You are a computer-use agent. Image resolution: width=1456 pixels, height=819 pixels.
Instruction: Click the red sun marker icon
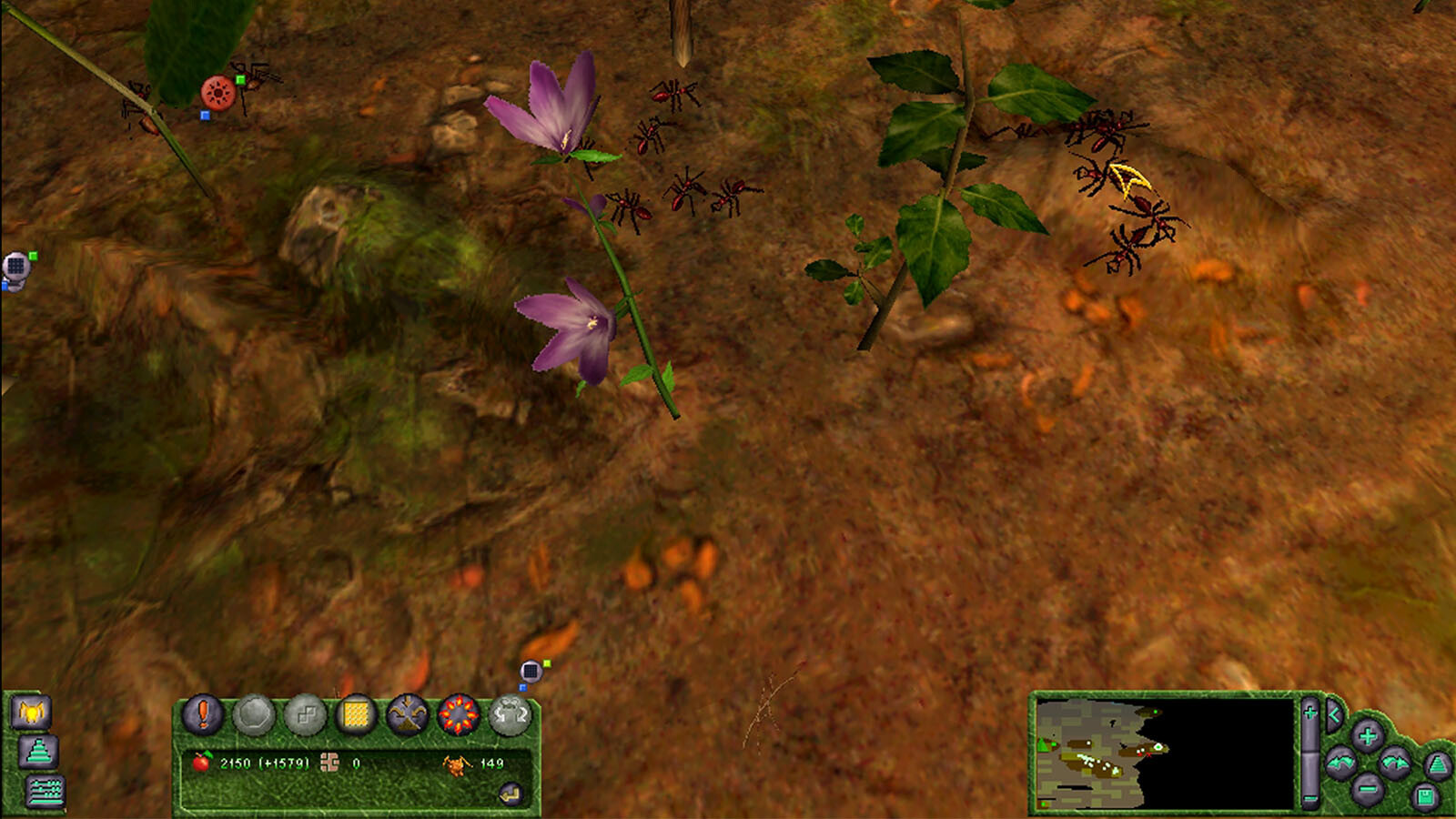pyautogui.click(x=218, y=93)
